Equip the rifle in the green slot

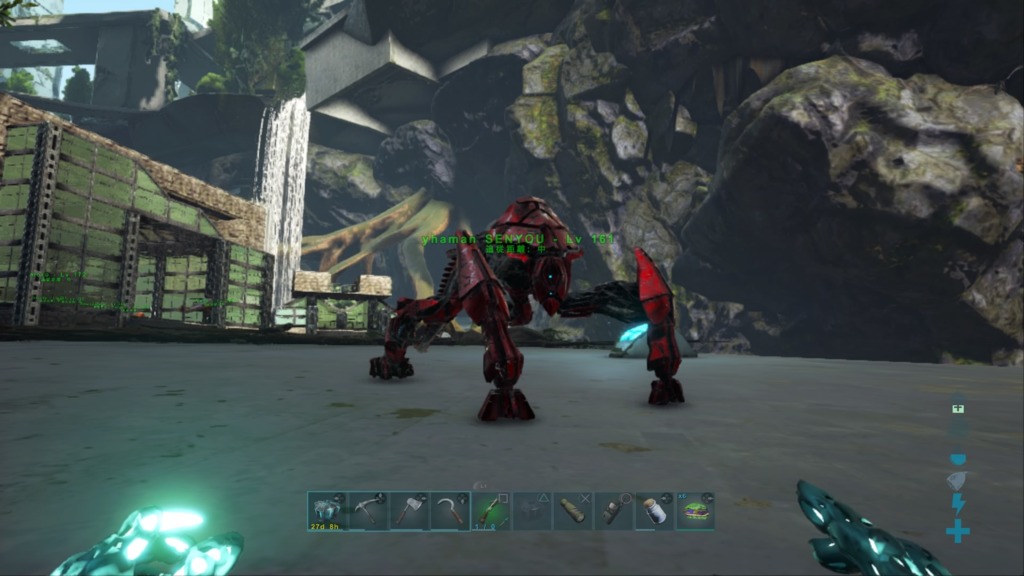pos(491,511)
